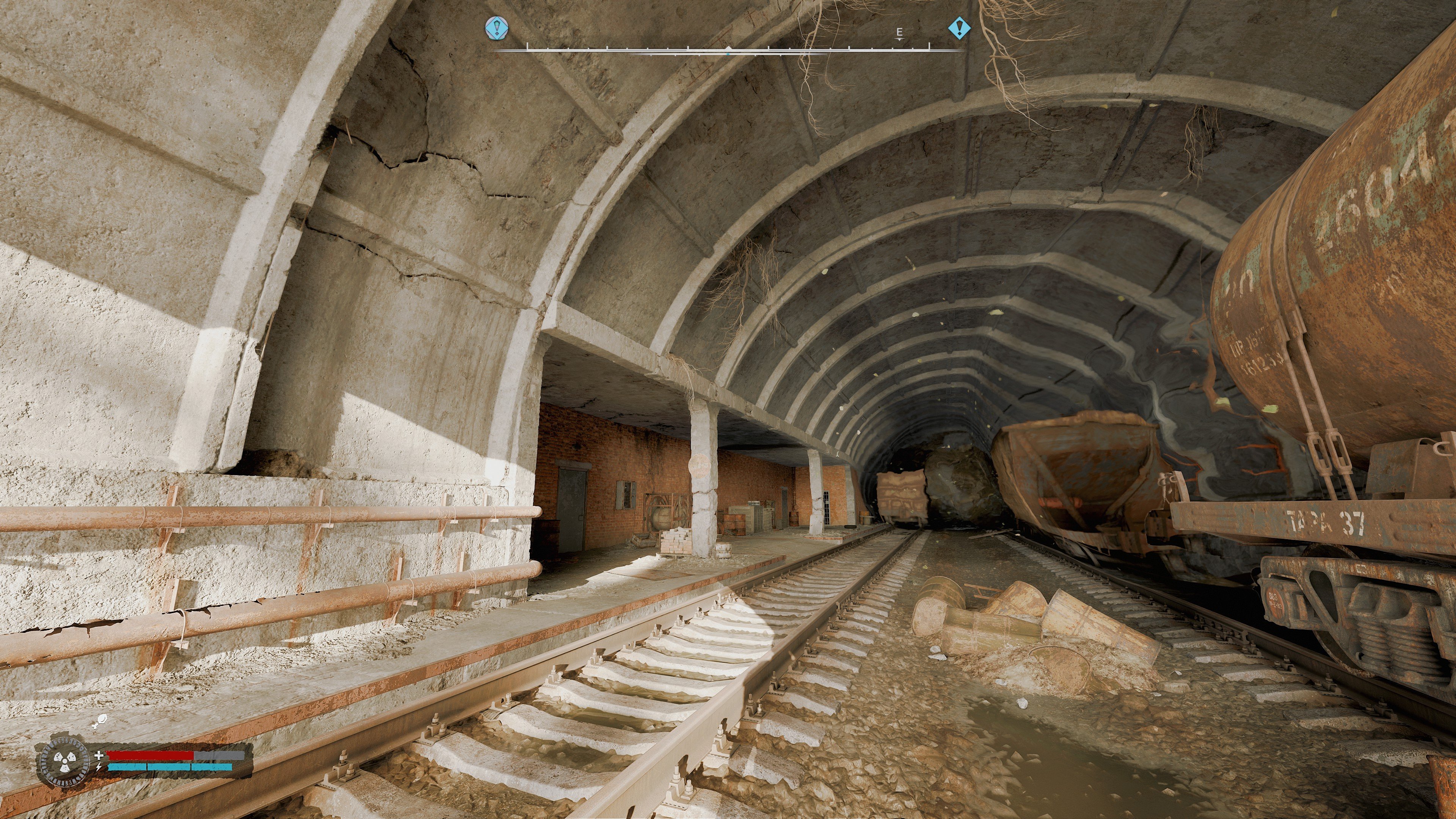Select the quest marker right of the compass
1456x819 pixels.
(x=959, y=28)
